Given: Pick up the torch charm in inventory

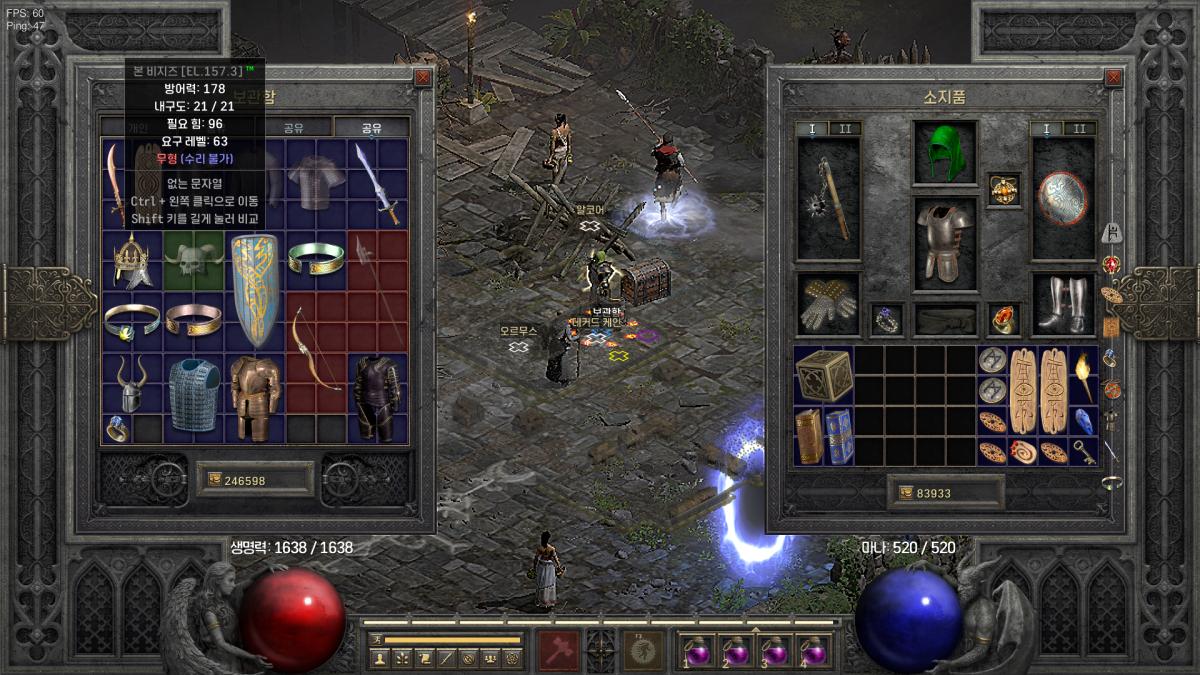Looking at the screenshot, I should (1083, 375).
